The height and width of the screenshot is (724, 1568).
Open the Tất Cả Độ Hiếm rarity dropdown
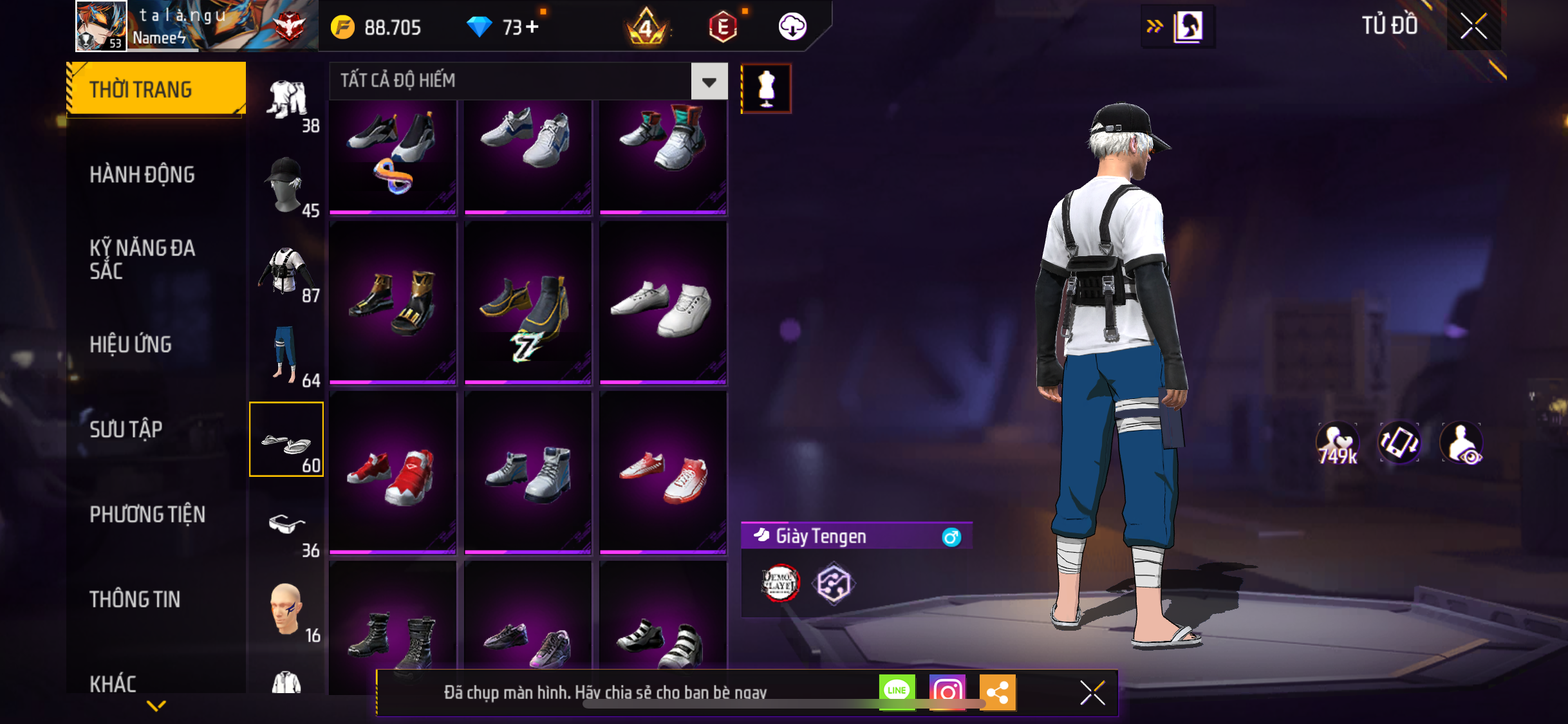(709, 82)
